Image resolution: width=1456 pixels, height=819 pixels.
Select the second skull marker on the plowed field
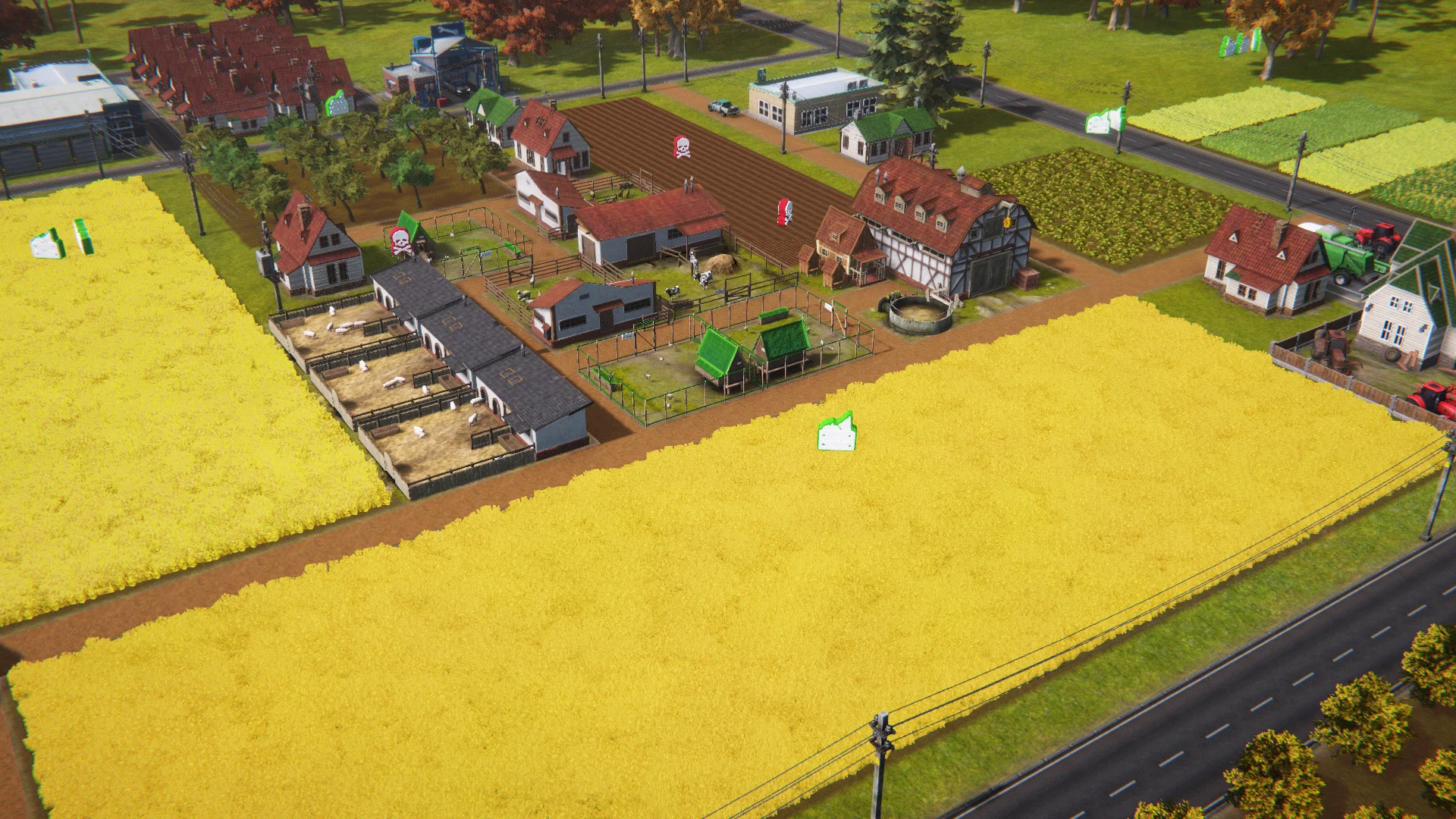tap(785, 212)
